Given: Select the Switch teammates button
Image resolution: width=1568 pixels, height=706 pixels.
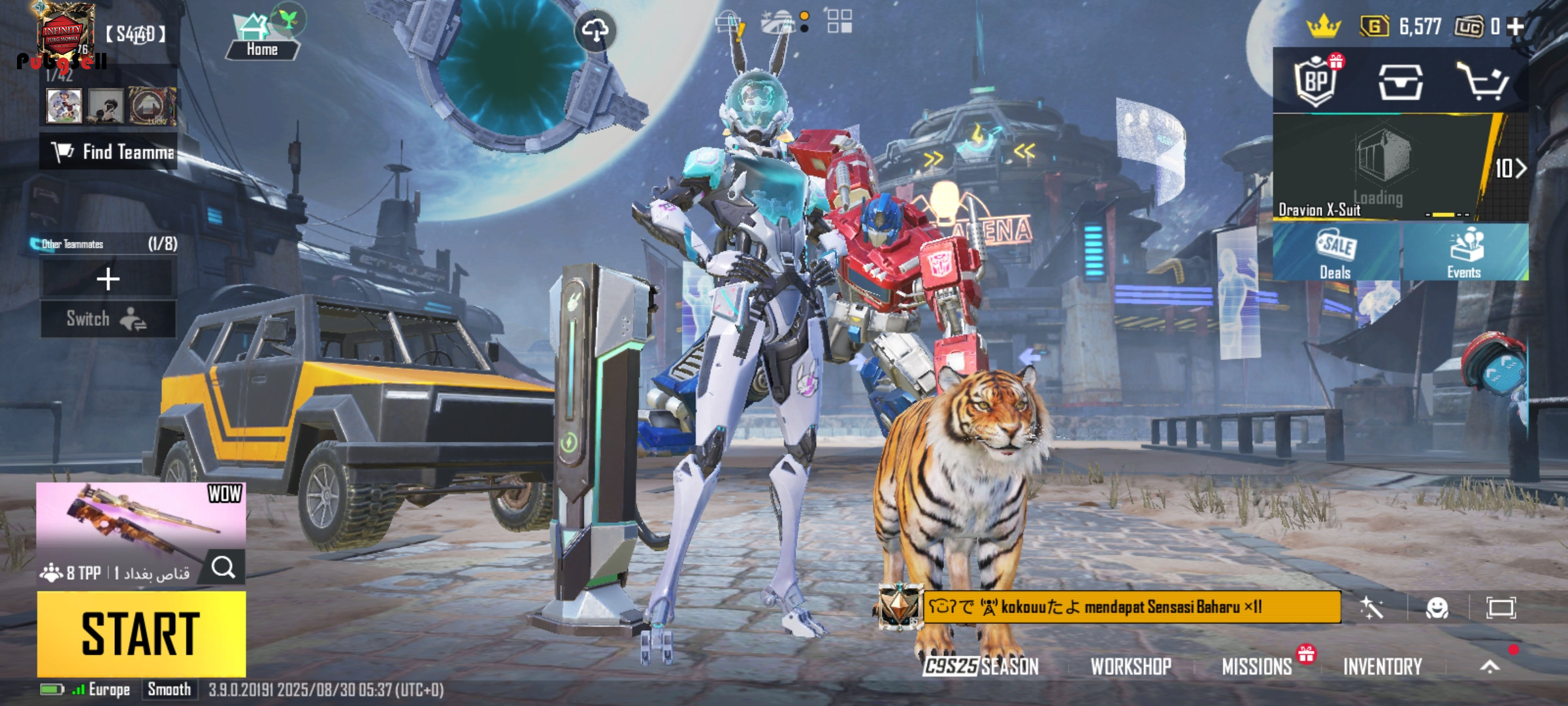Looking at the screenshot, I should 108,319.
